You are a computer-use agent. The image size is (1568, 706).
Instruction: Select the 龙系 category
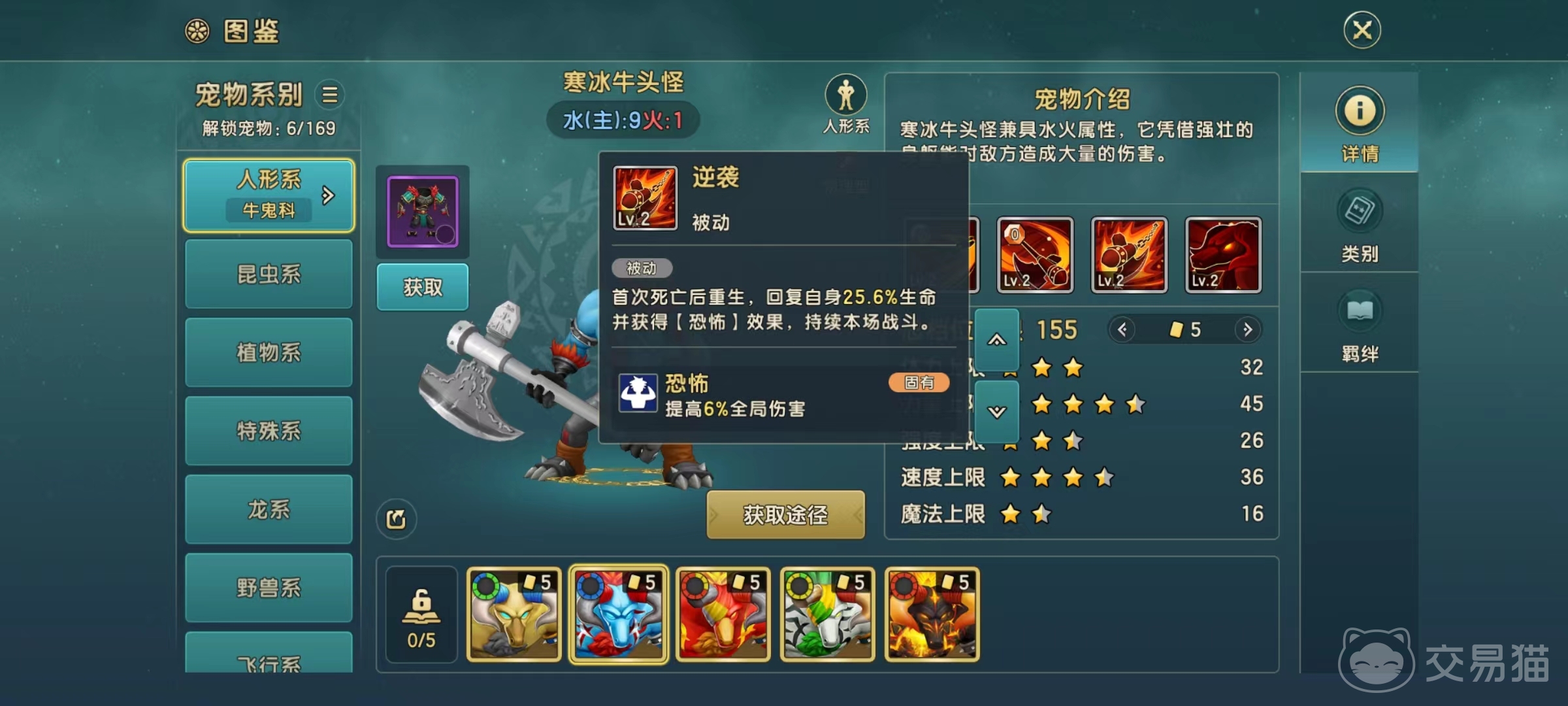[x=269, y=509]
